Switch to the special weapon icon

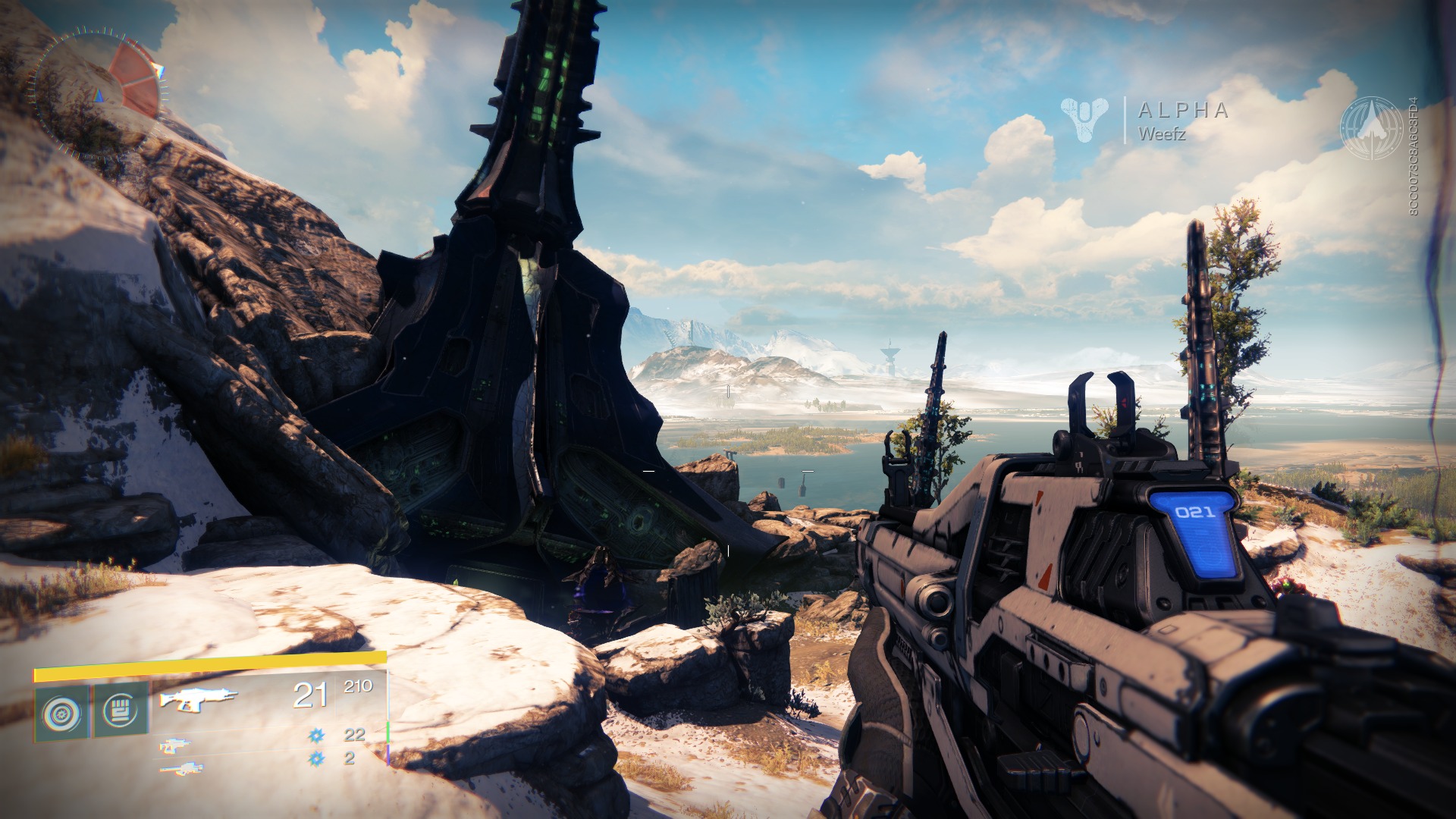click(175, 745)
